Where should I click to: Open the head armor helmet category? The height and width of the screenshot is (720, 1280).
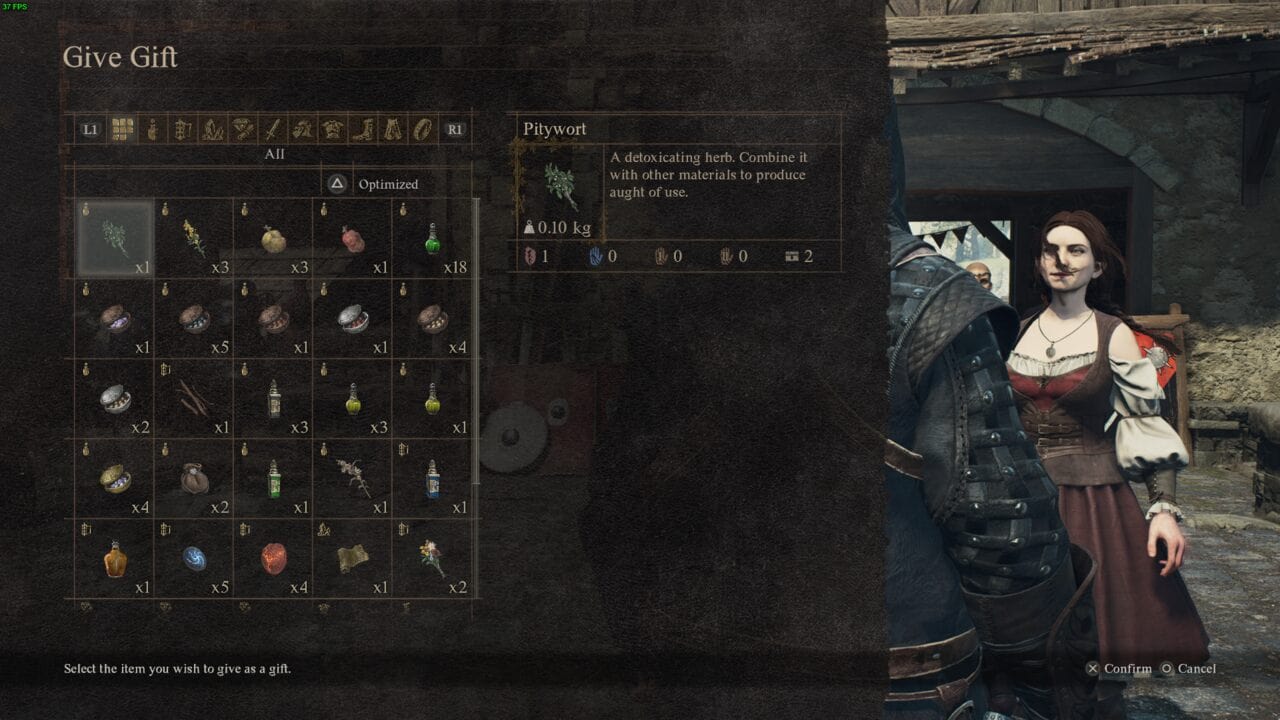click(301, 129)
